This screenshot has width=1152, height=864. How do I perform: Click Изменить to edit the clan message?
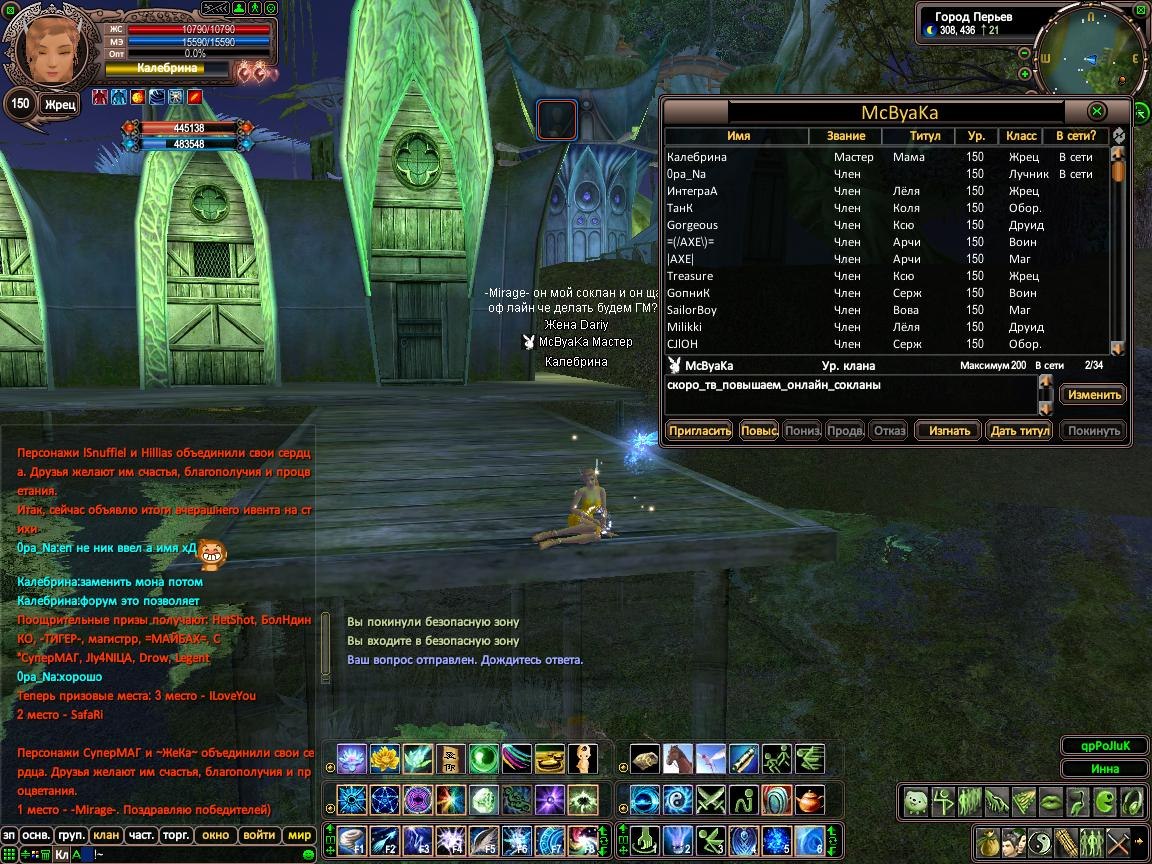click(1093, 394)
